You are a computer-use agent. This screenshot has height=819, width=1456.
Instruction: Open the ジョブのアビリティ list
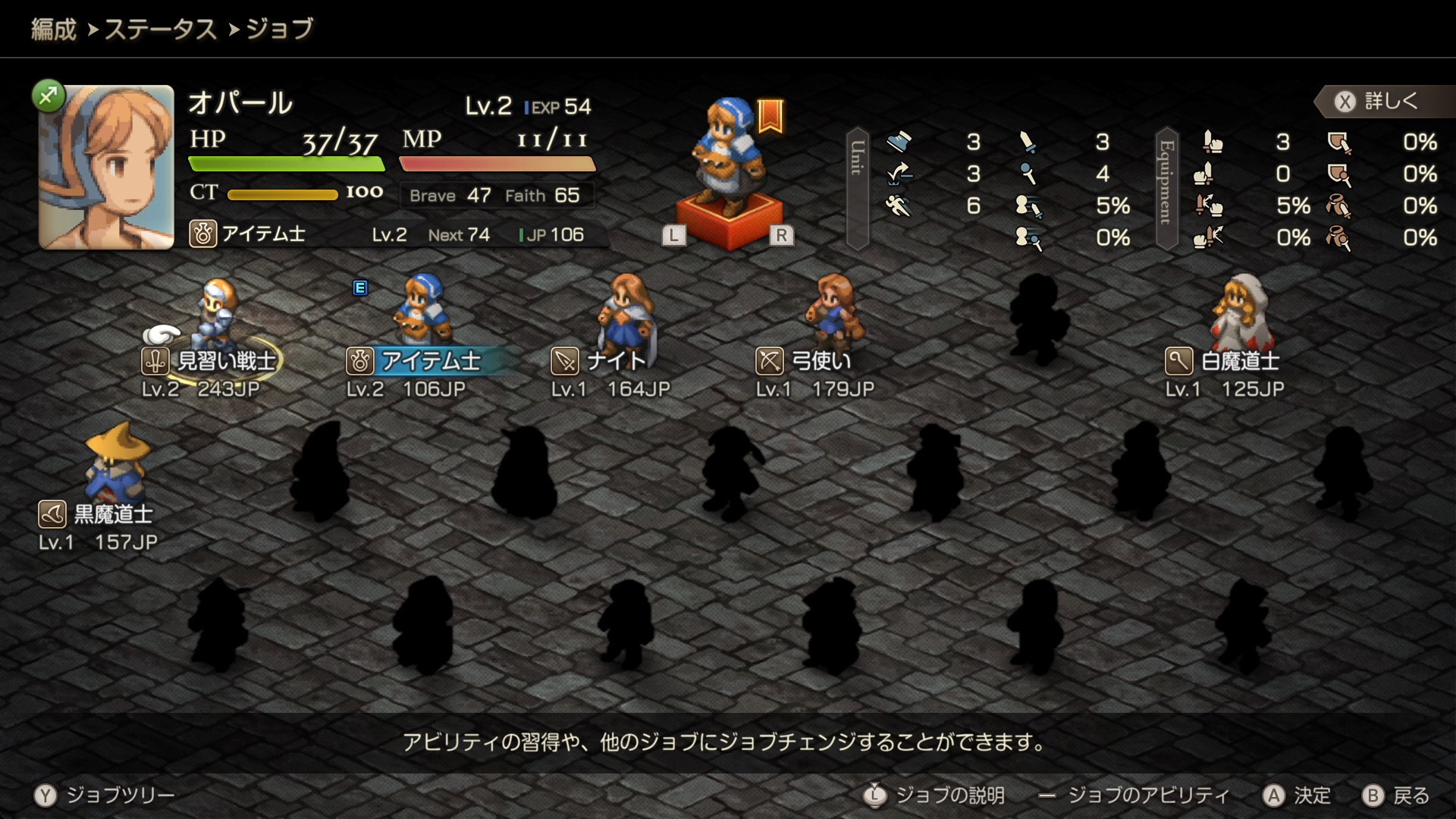coord(1134,795)
